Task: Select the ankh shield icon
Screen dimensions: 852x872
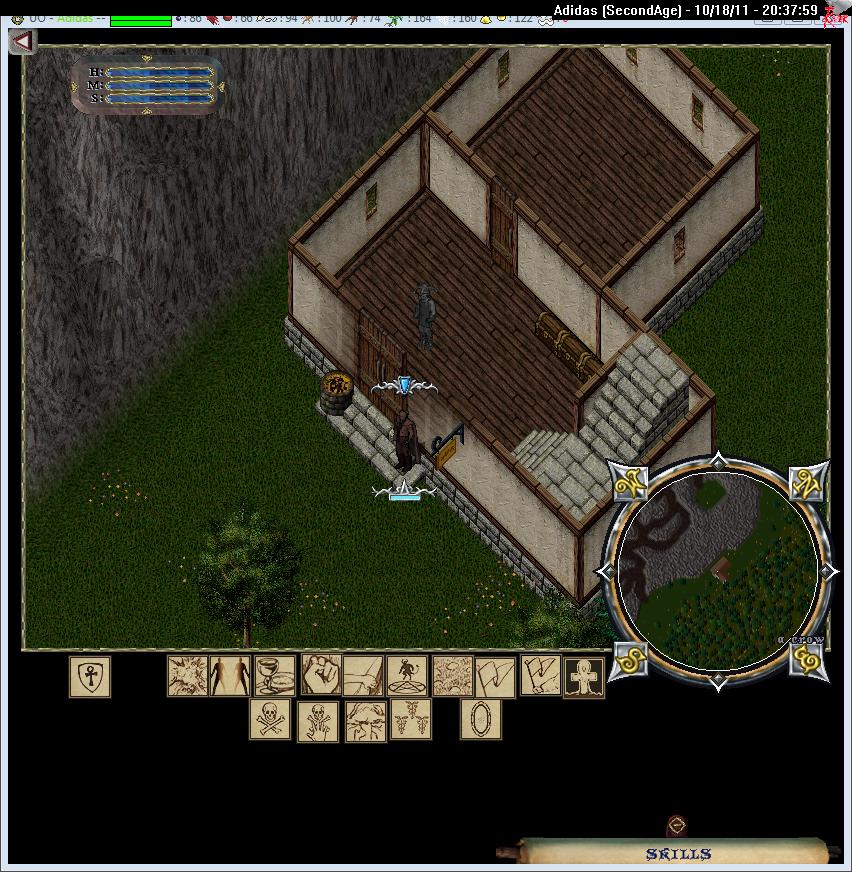Action: (x=90, y=677)
